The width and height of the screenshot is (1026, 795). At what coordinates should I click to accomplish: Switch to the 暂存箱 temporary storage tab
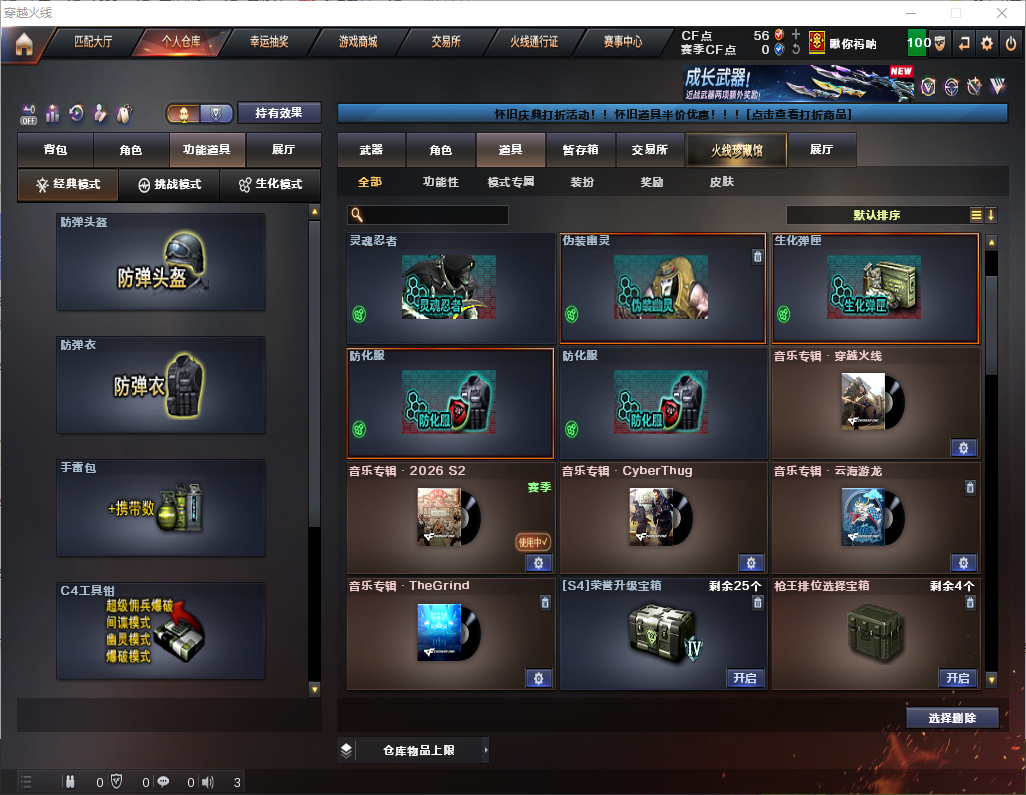point(580,150)
